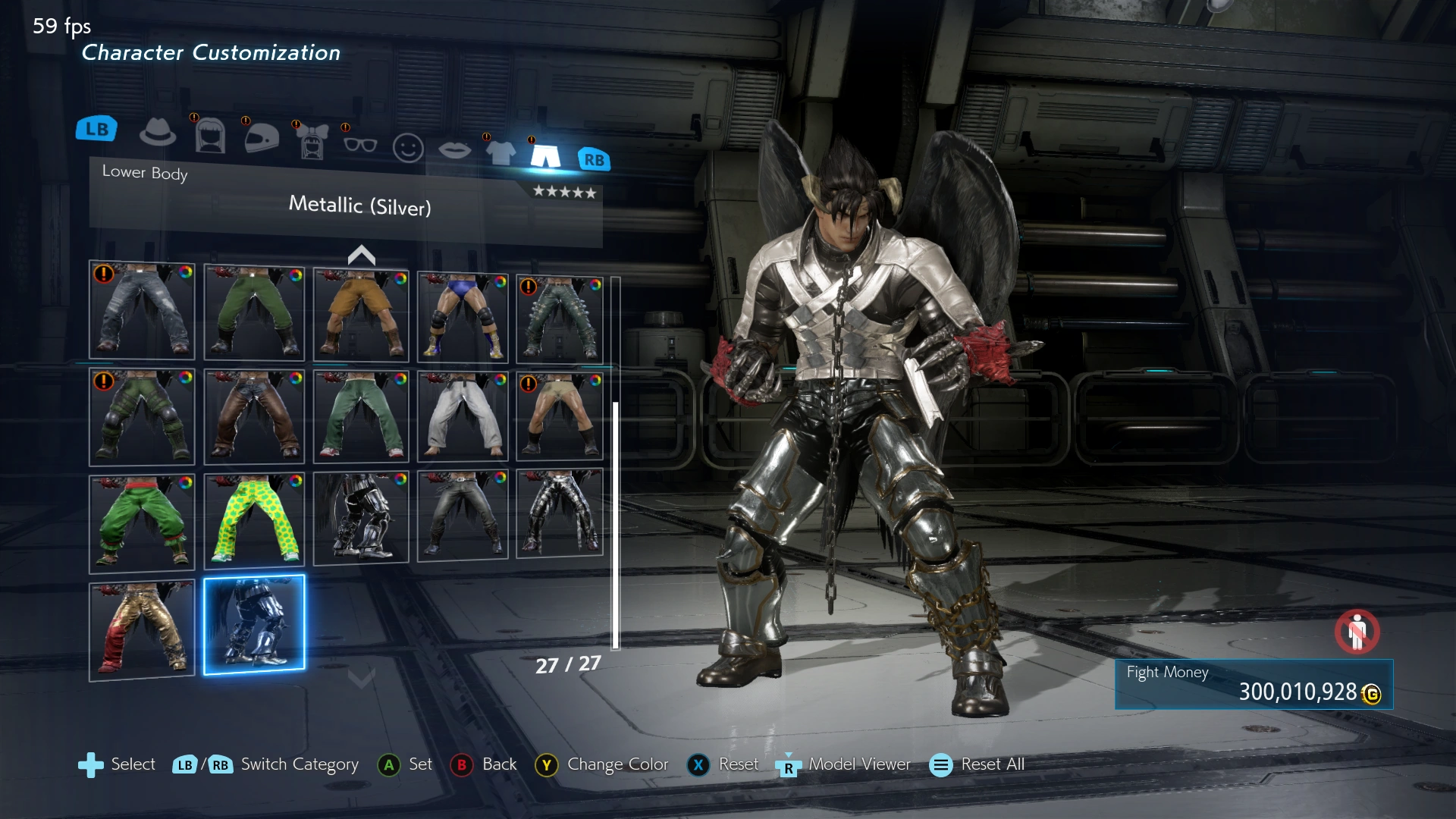Choose the face paint smiley tab
The height and width of the screenshot is (819, 1456).
pyautogui.click(x=408, y=148)
